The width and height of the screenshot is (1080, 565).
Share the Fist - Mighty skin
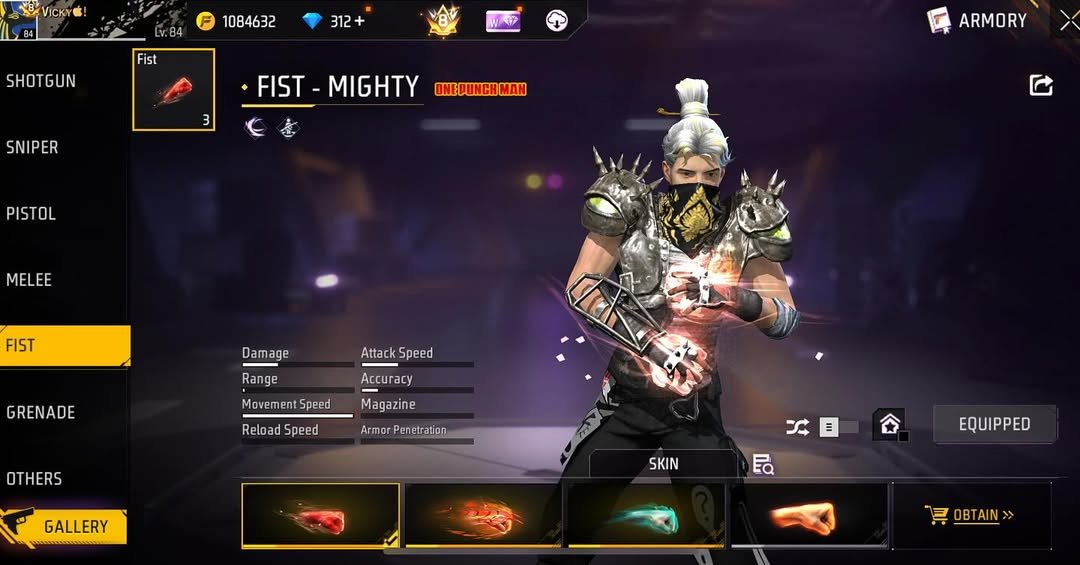click(1041, 86)
